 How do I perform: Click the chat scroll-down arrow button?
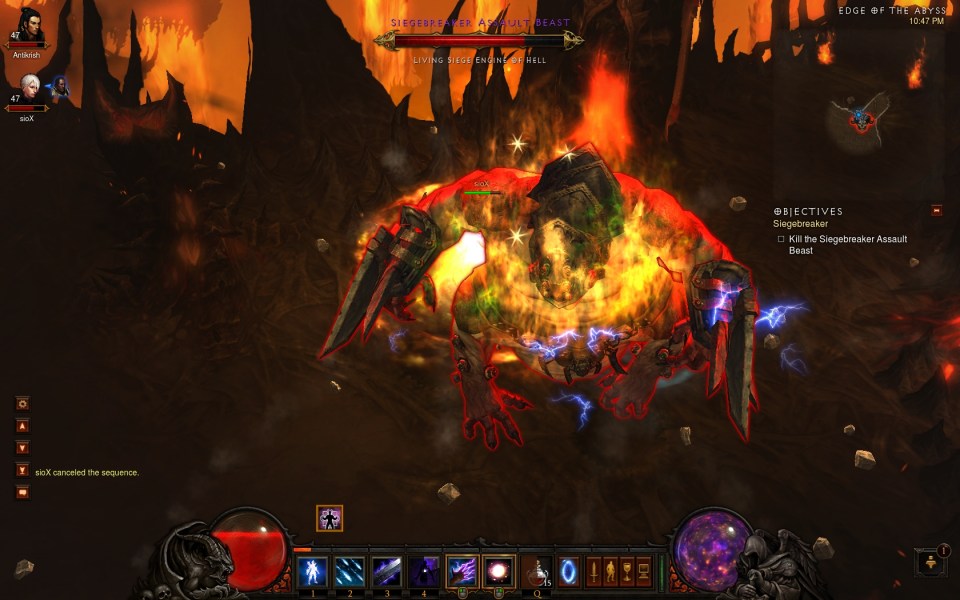22,447
